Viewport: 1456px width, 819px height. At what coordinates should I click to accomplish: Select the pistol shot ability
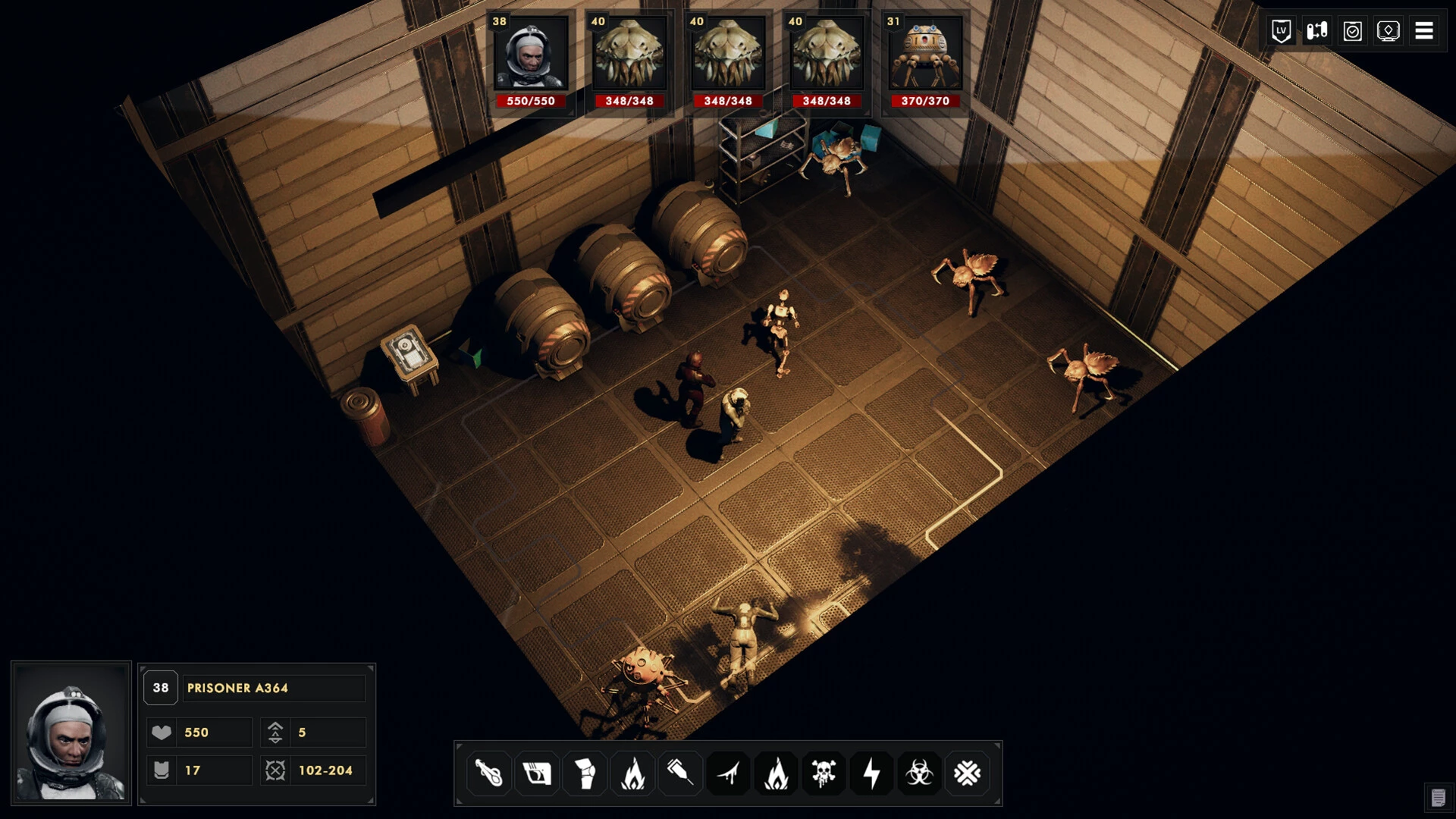tap(537, 773)
